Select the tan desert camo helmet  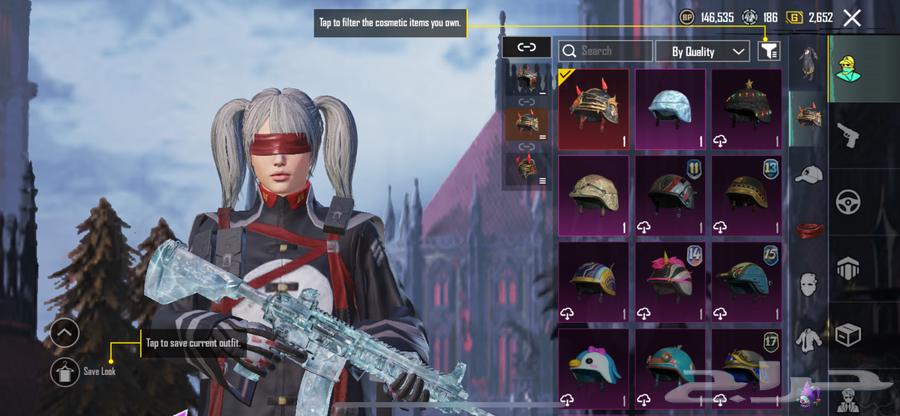pyautogui.click(x=593, y=194)
